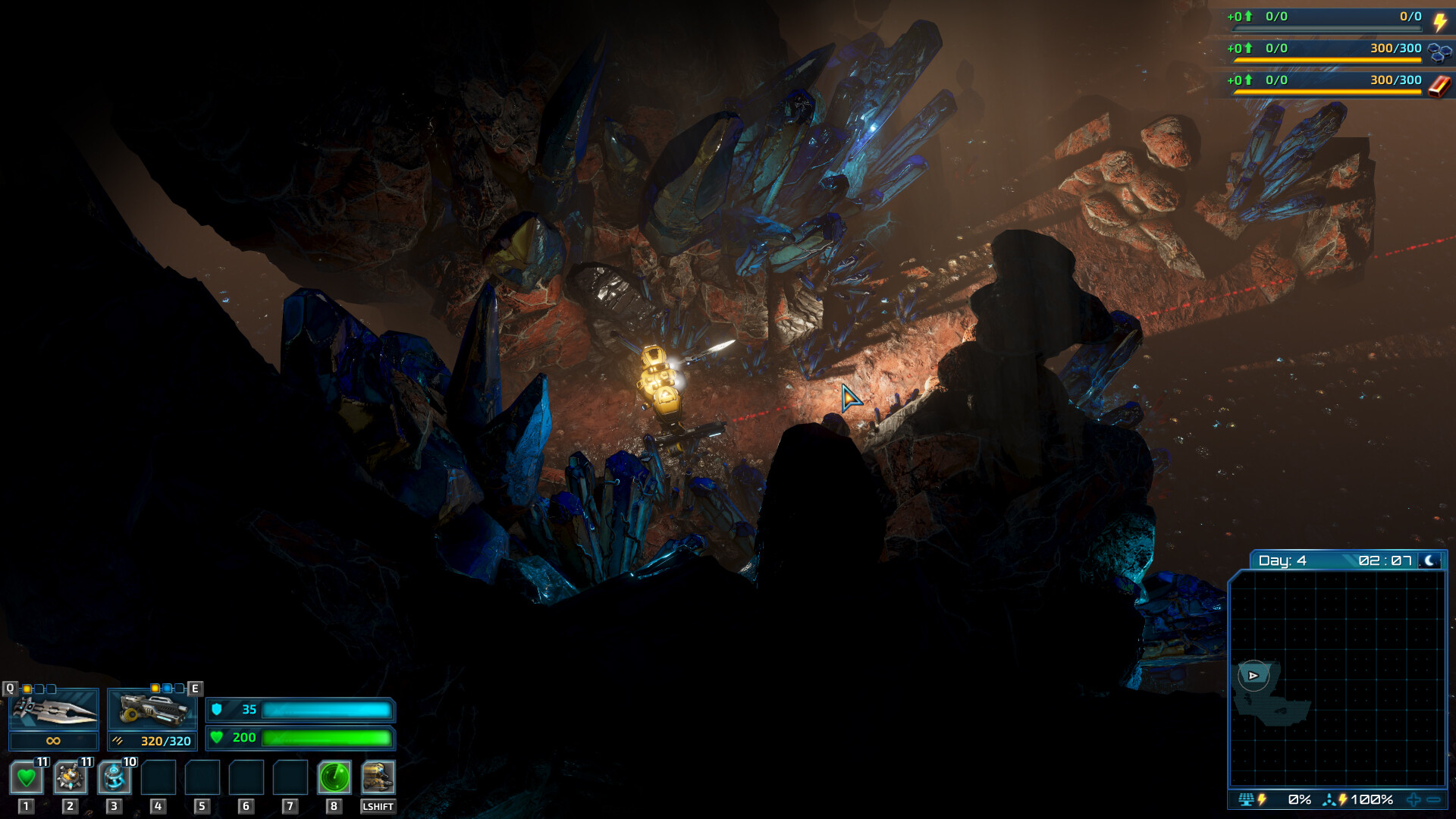Click the wind turbine icon below the minimap
This screenshot has height=819, width=1456.
point(1330,799)
